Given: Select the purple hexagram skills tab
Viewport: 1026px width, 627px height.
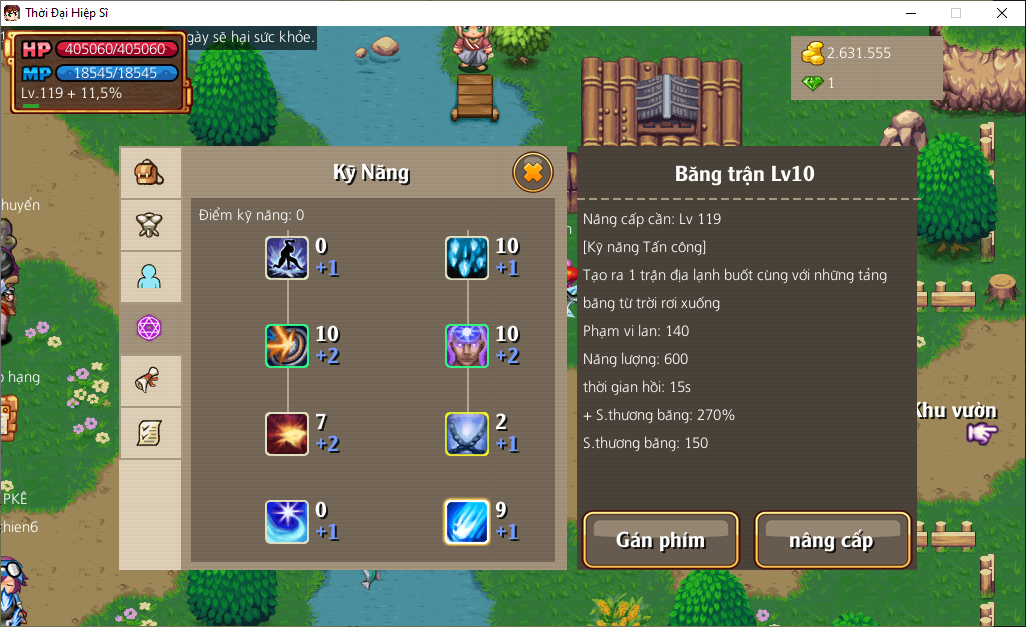Looking at the screenshot, I should pos(150,329).
